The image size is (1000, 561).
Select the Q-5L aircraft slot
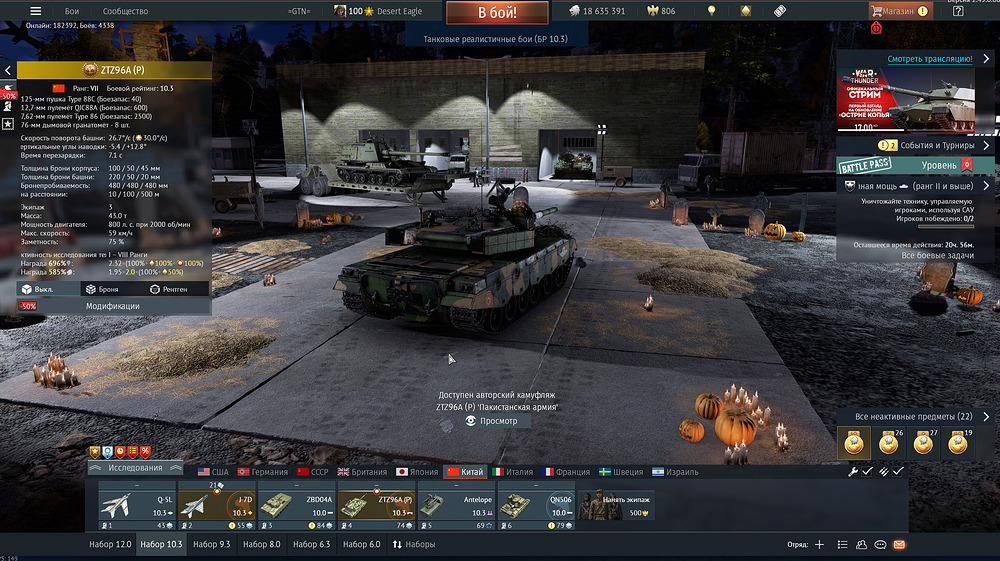click(137, 507)
